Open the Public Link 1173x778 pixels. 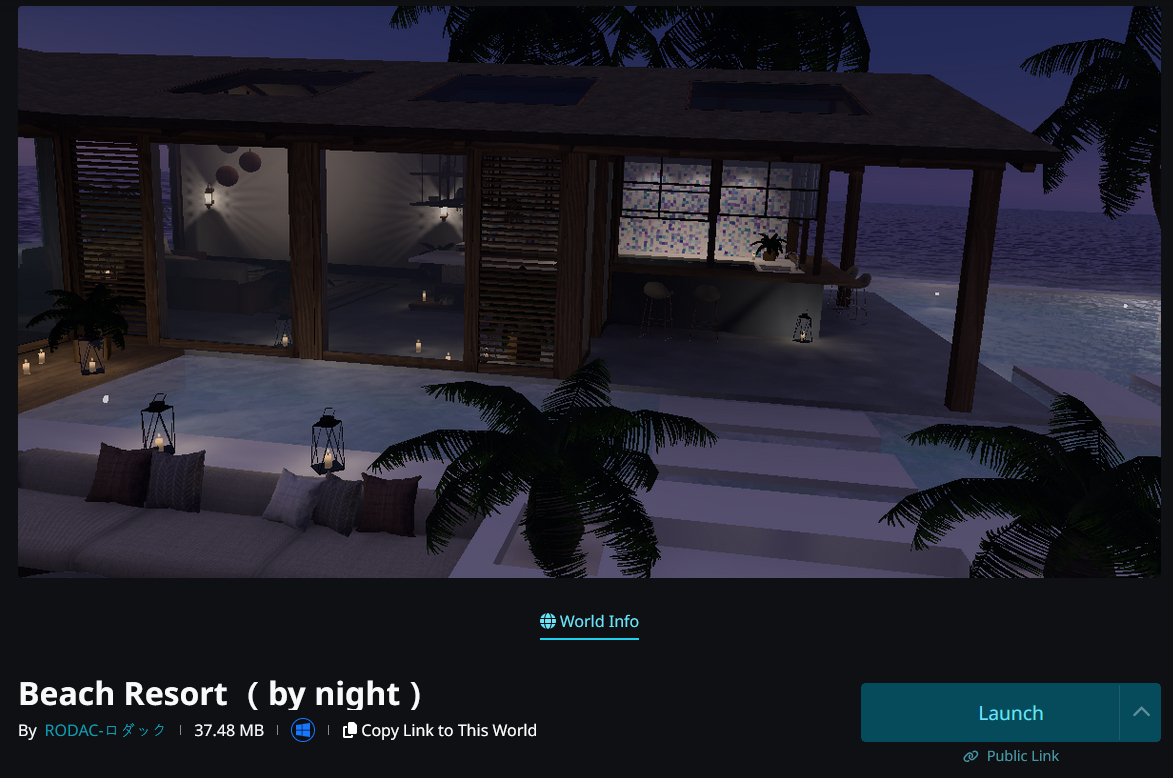[1011, 756]
